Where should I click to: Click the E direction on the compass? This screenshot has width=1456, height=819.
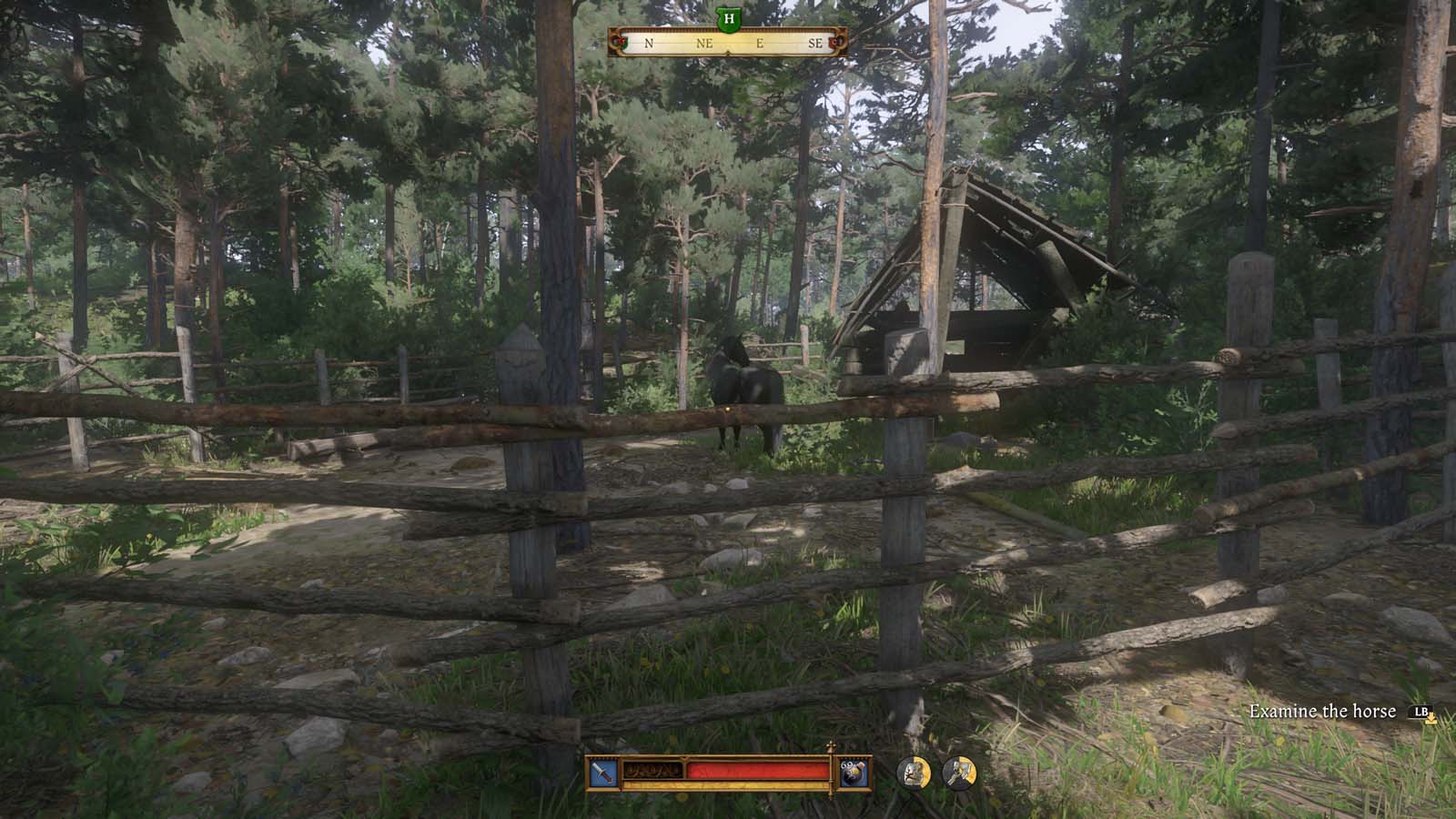pyautogui.click(x=760, y=43)
